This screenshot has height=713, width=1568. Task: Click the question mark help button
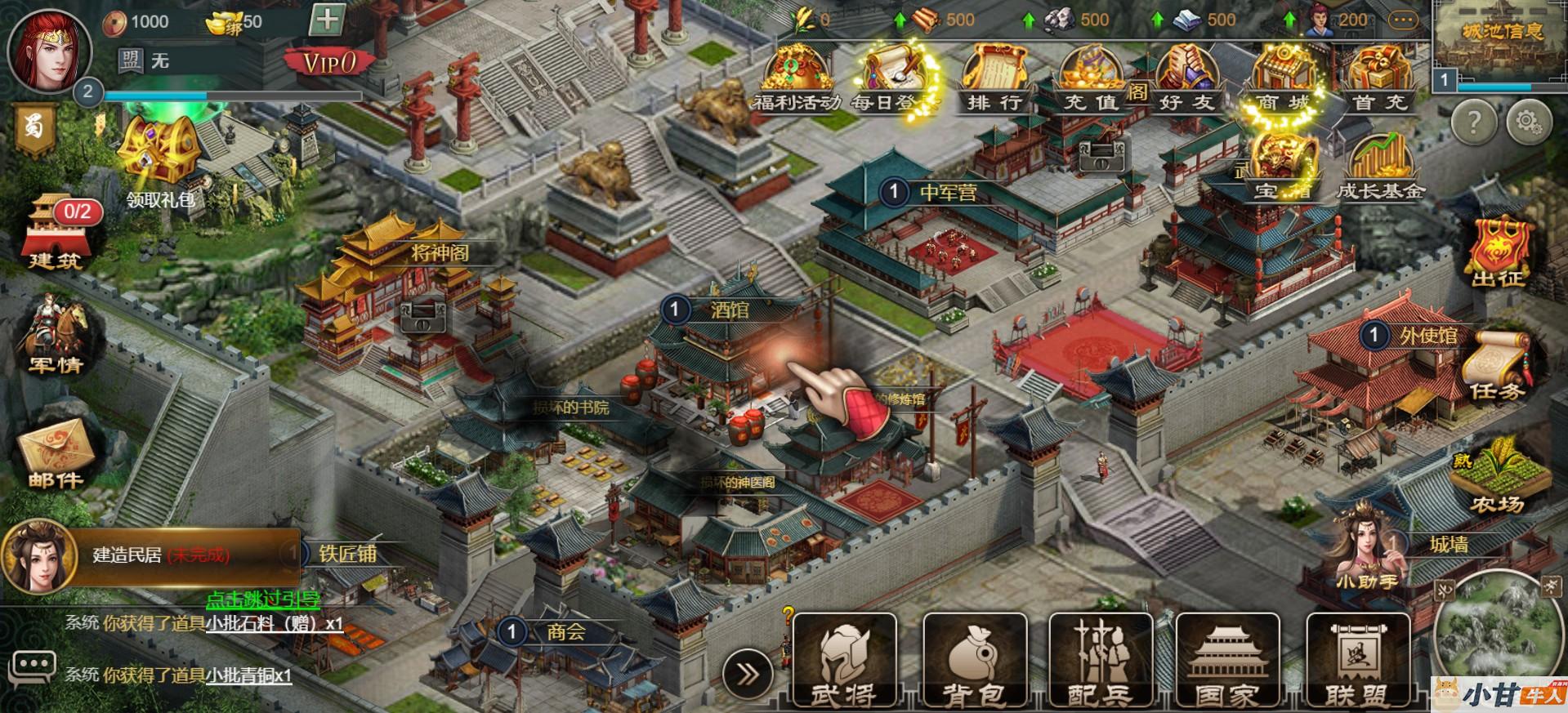click(1473, 123)
